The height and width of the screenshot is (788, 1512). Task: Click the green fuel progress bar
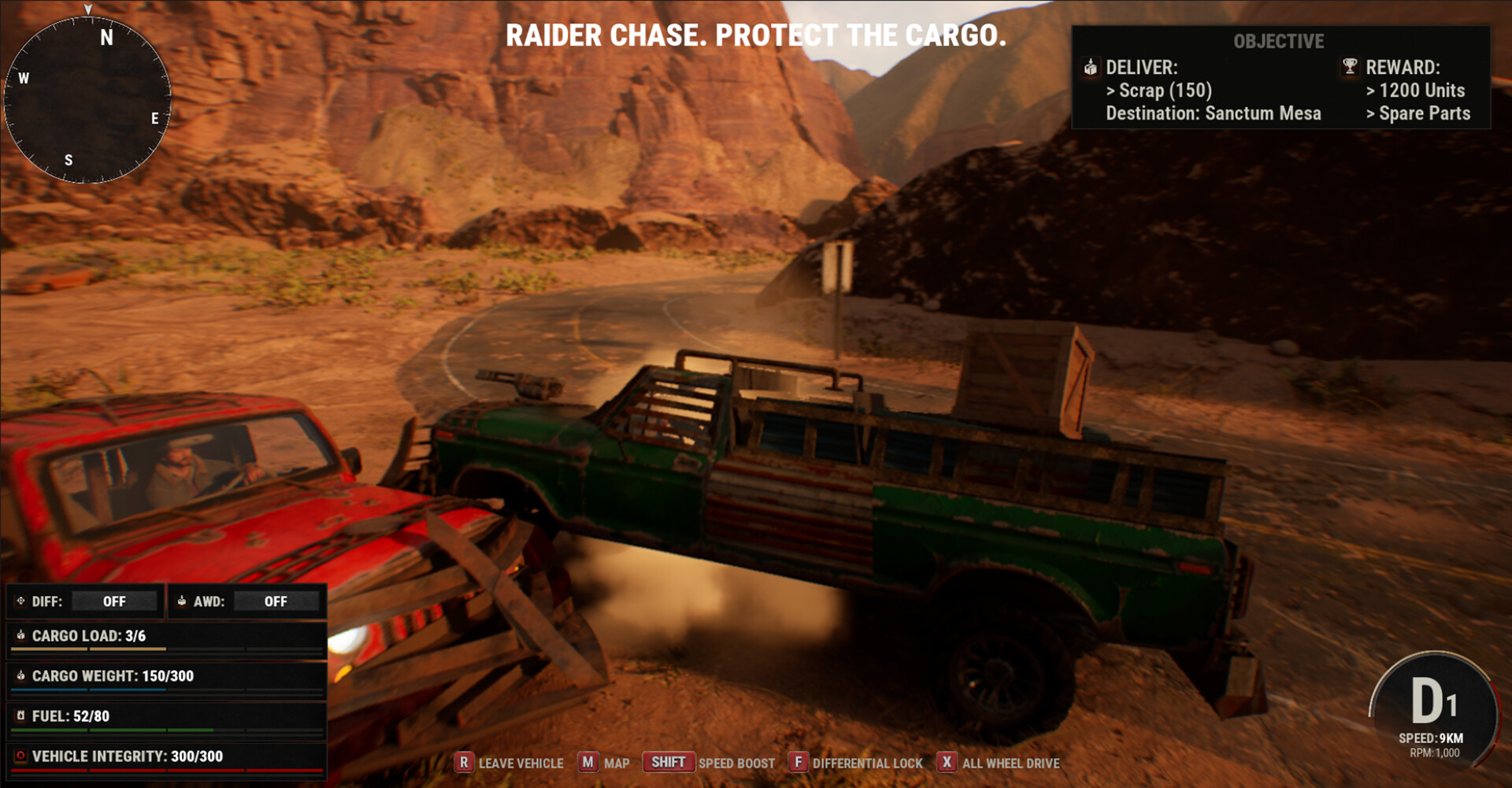[x=110, y=731]
